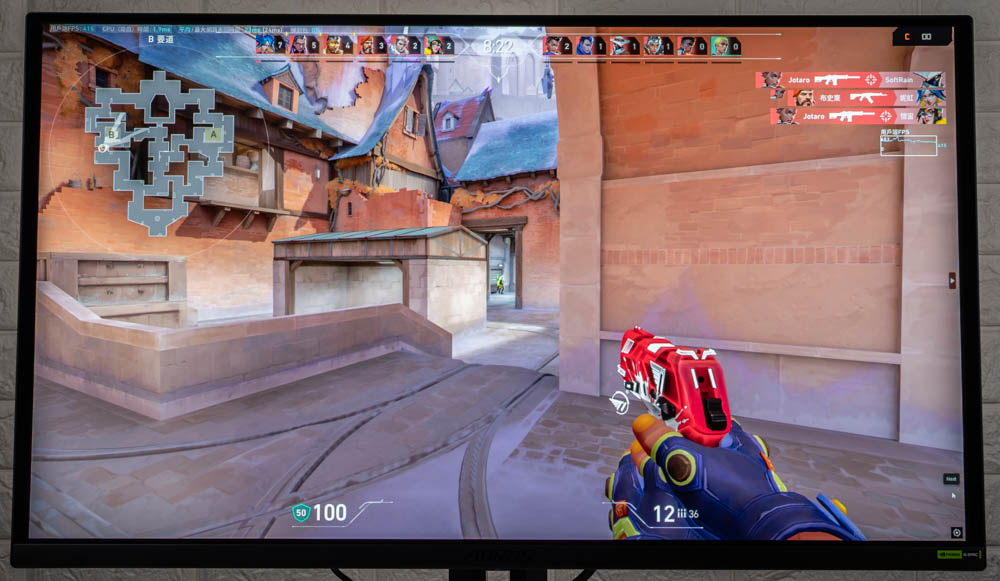Pick the bearded player portrait with 3 kills
Viewport: 1000px width, 581px height.
366,45
